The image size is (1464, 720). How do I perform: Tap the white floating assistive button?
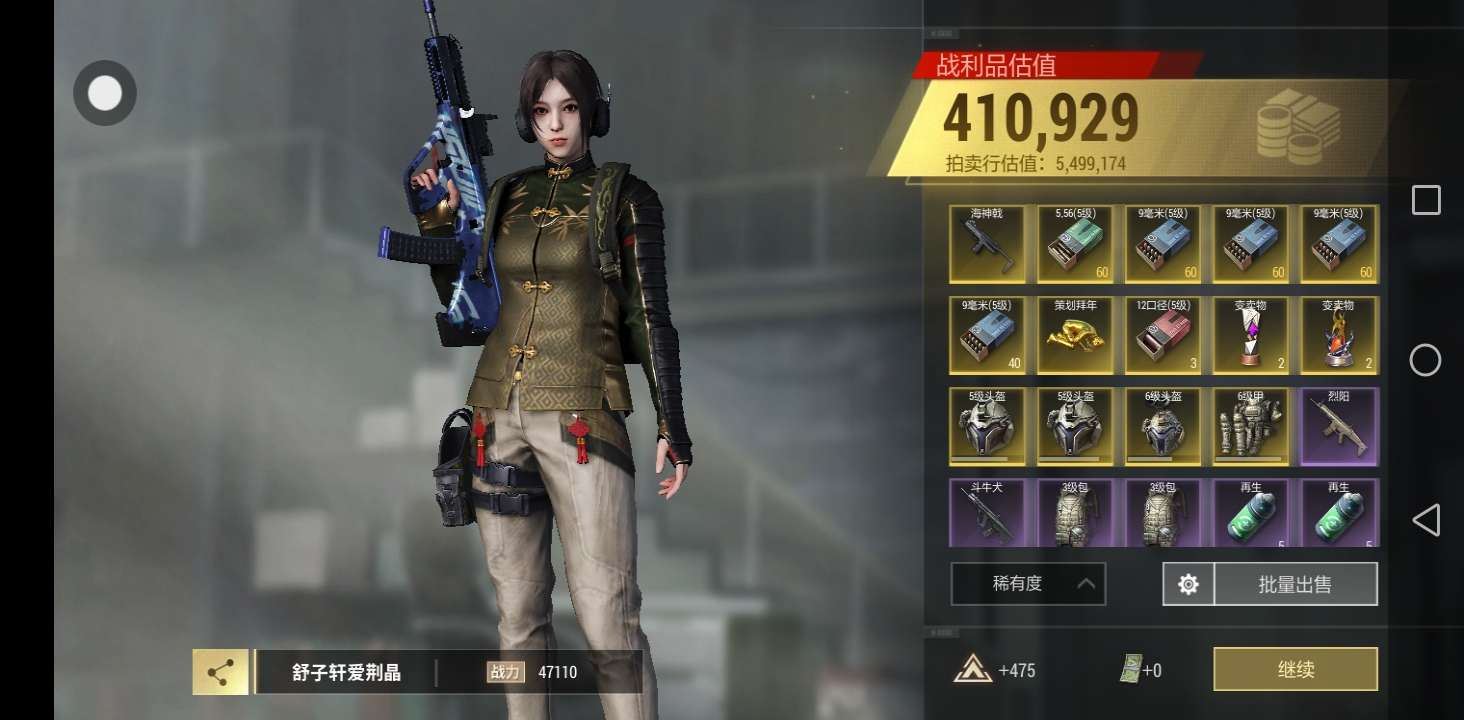point(104,94)
